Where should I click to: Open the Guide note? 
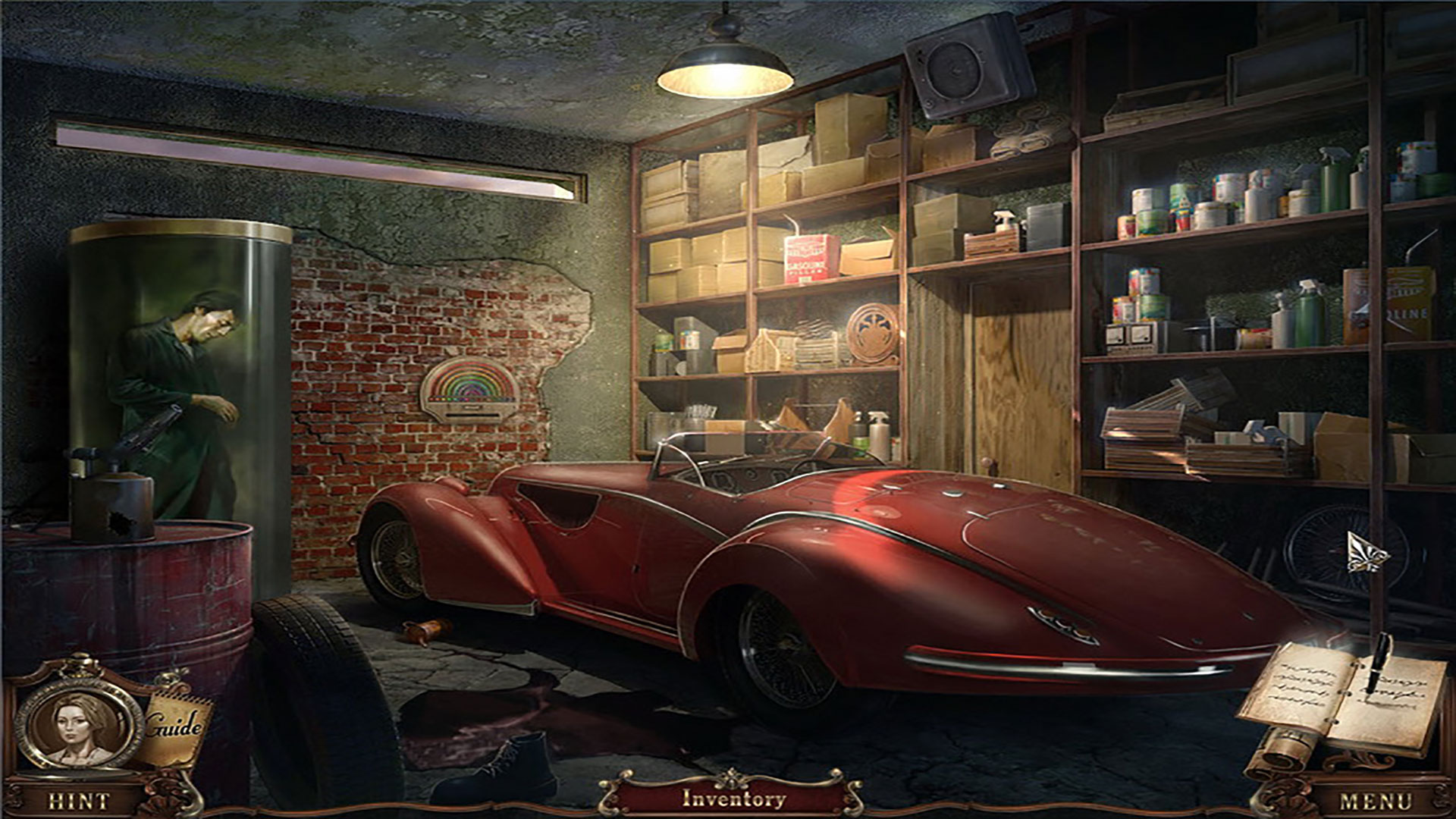175,727
